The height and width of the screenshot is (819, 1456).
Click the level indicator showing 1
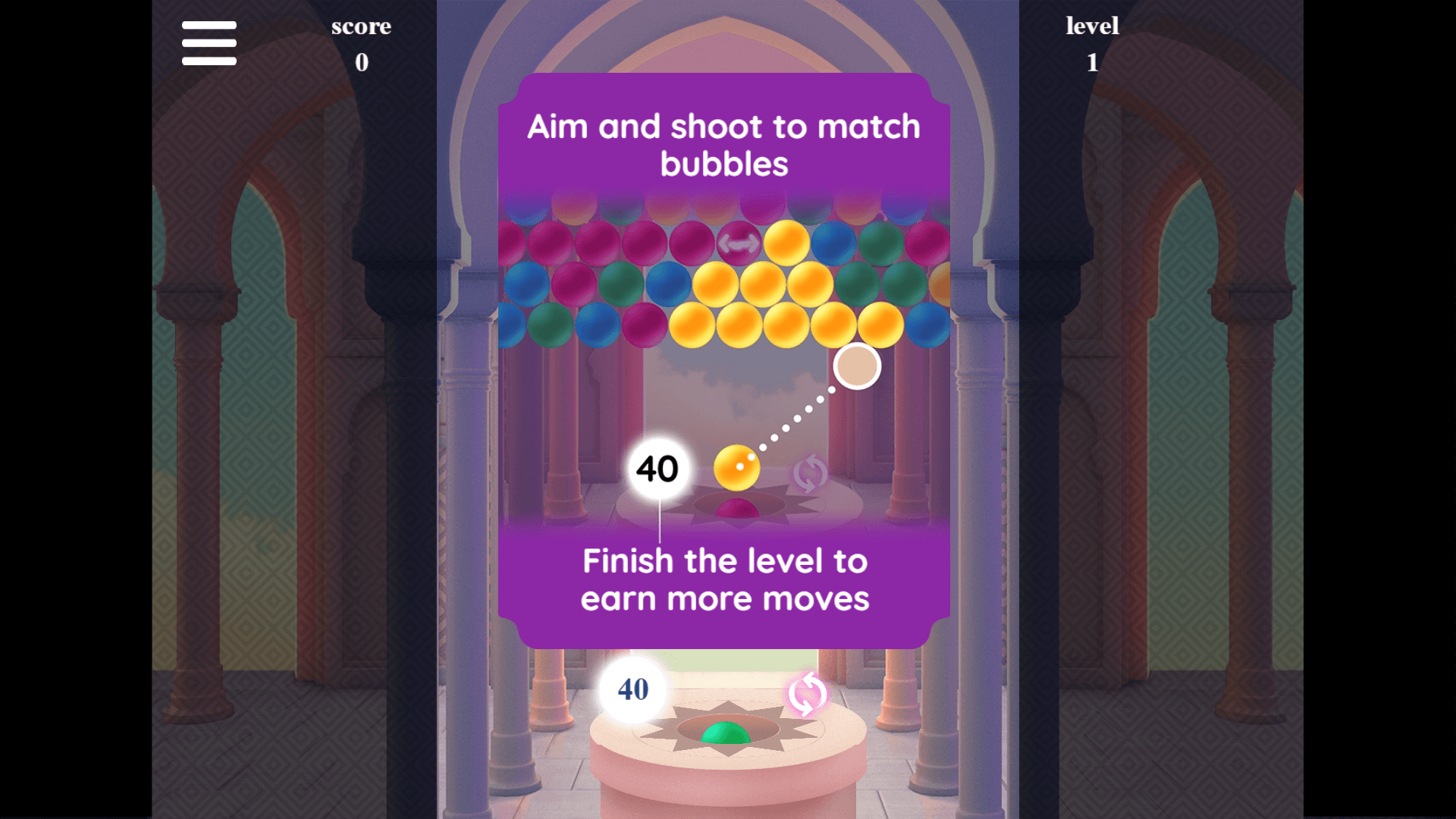tap(1092, 43)
